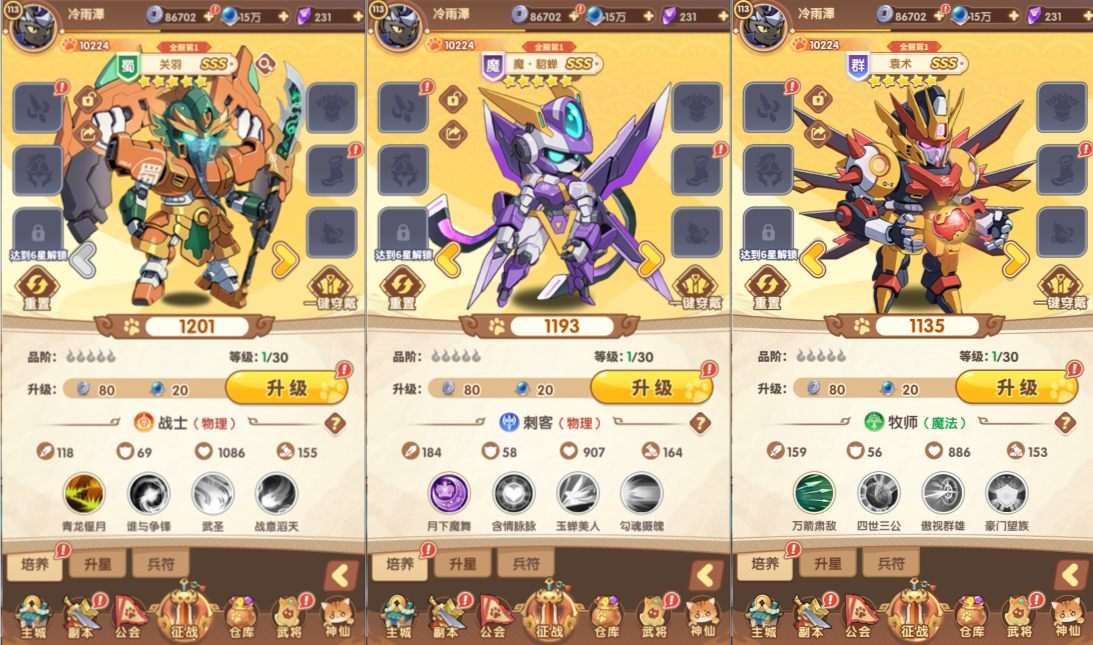This screenshot has width=1093, height=645.
Task: Open the help icon beside 战士（物理）
Action: coord(335,423)
